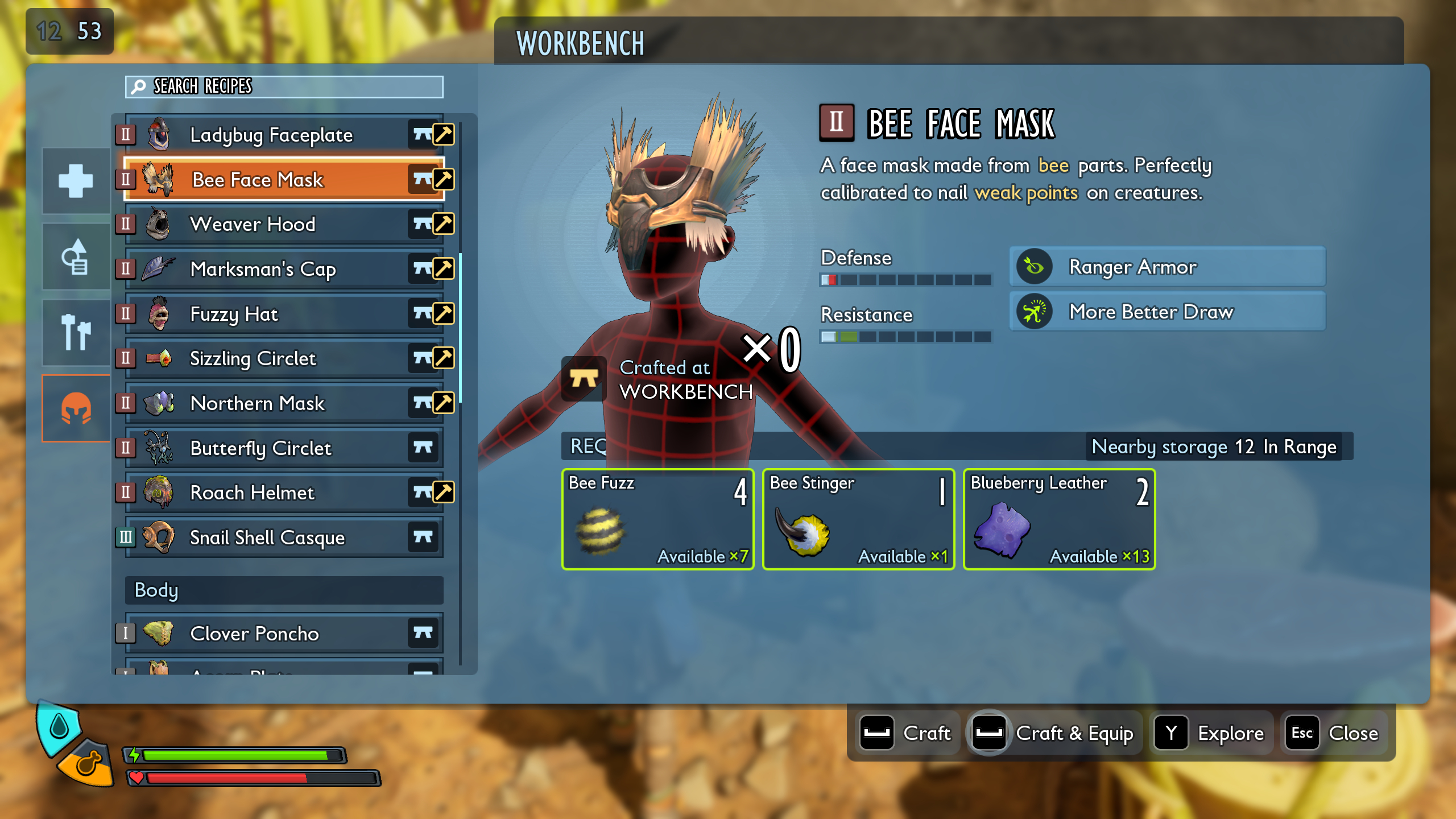Click the More Better Draw perk icon
Viewport: 1456px width, 819px height.
point(1034,312)
